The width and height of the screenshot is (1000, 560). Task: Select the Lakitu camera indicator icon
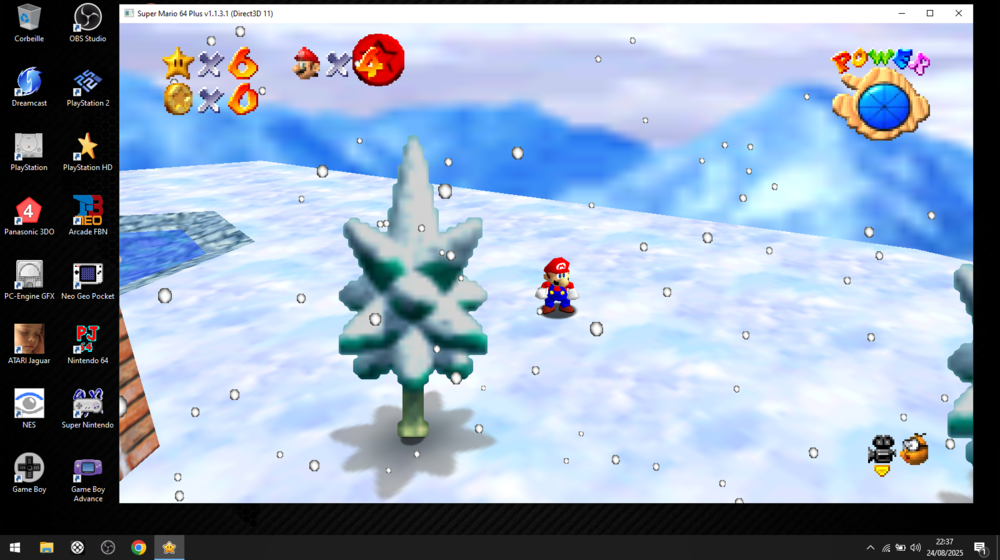click(914, 449)
